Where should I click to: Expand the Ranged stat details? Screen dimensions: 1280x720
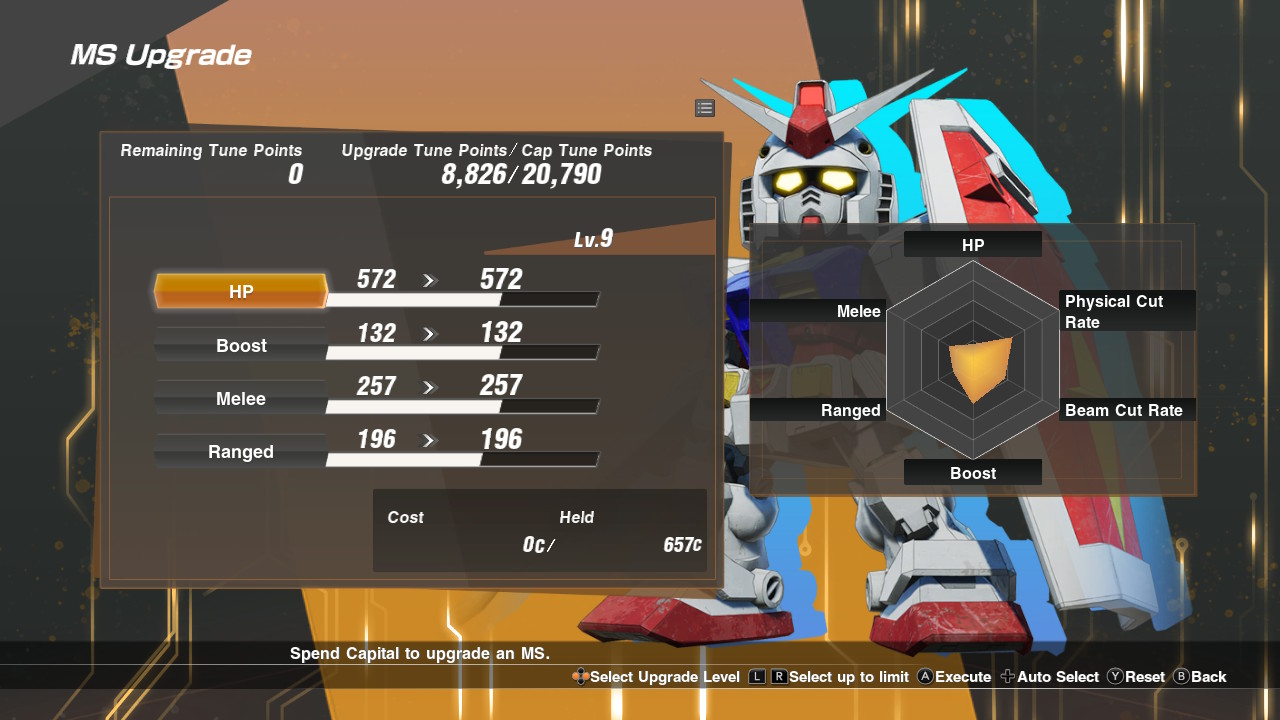(240, 452)
